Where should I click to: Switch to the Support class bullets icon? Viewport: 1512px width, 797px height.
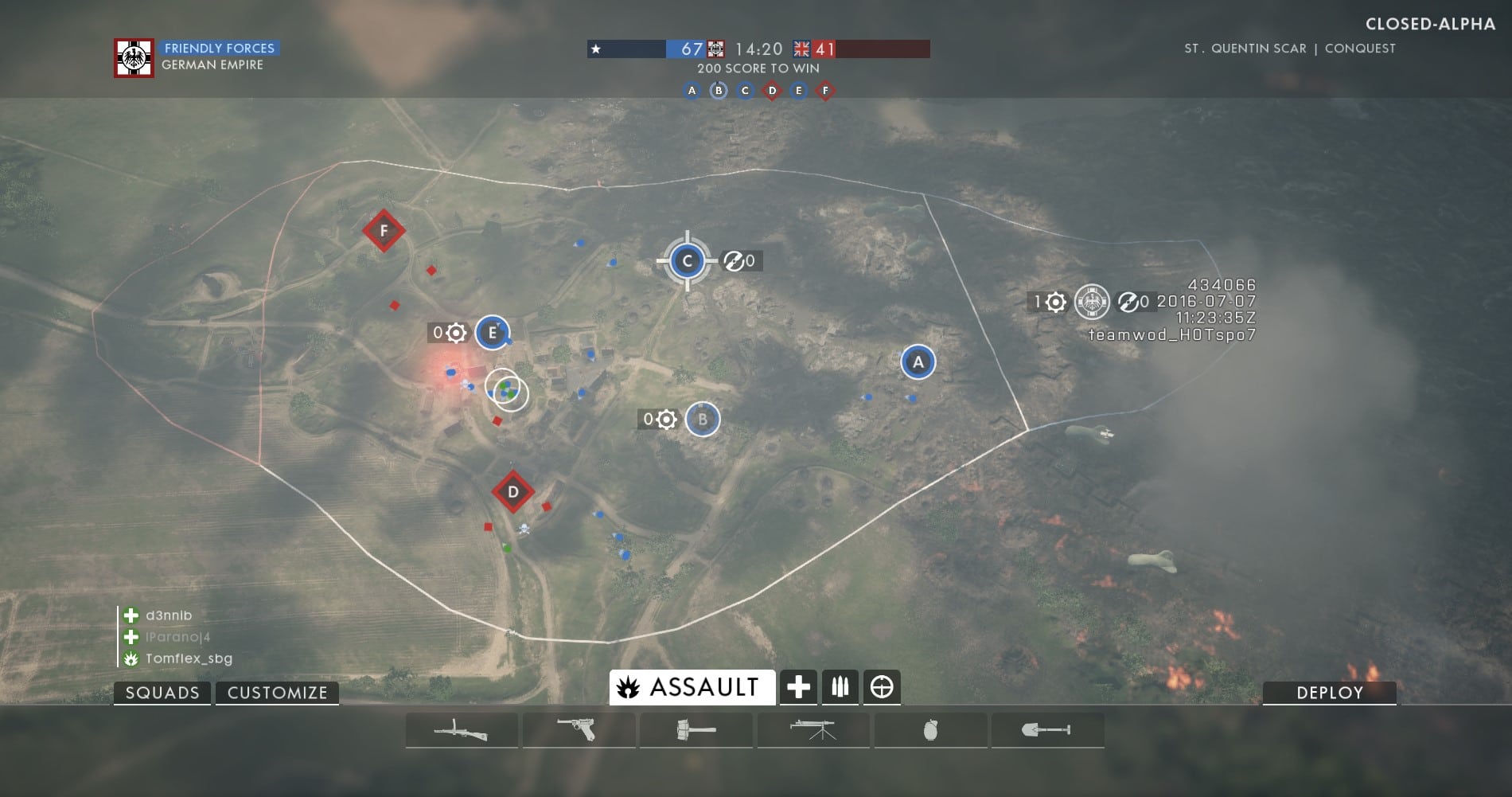tap(840, 687)
